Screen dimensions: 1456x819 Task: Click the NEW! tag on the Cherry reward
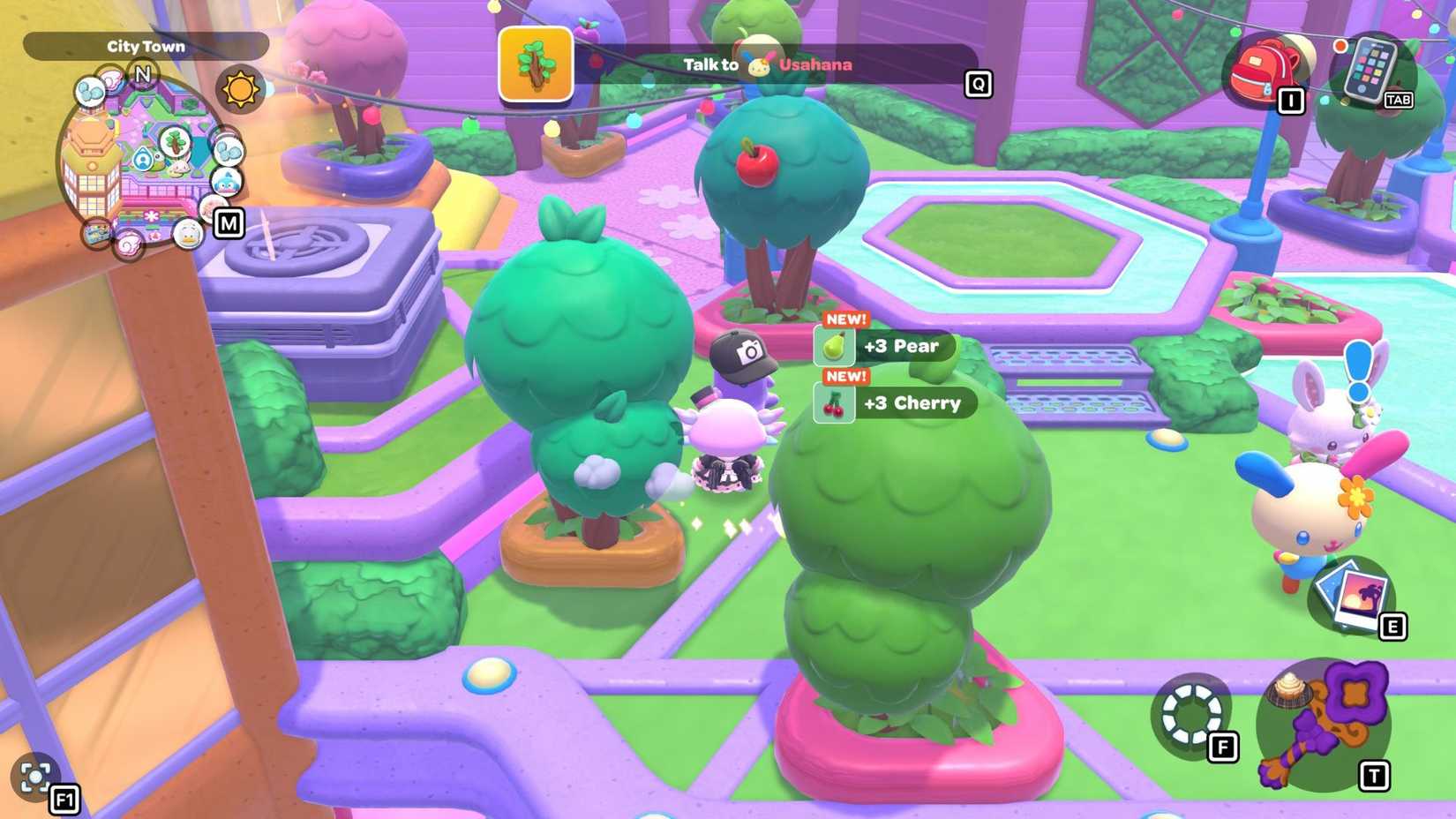coord(844,375)
